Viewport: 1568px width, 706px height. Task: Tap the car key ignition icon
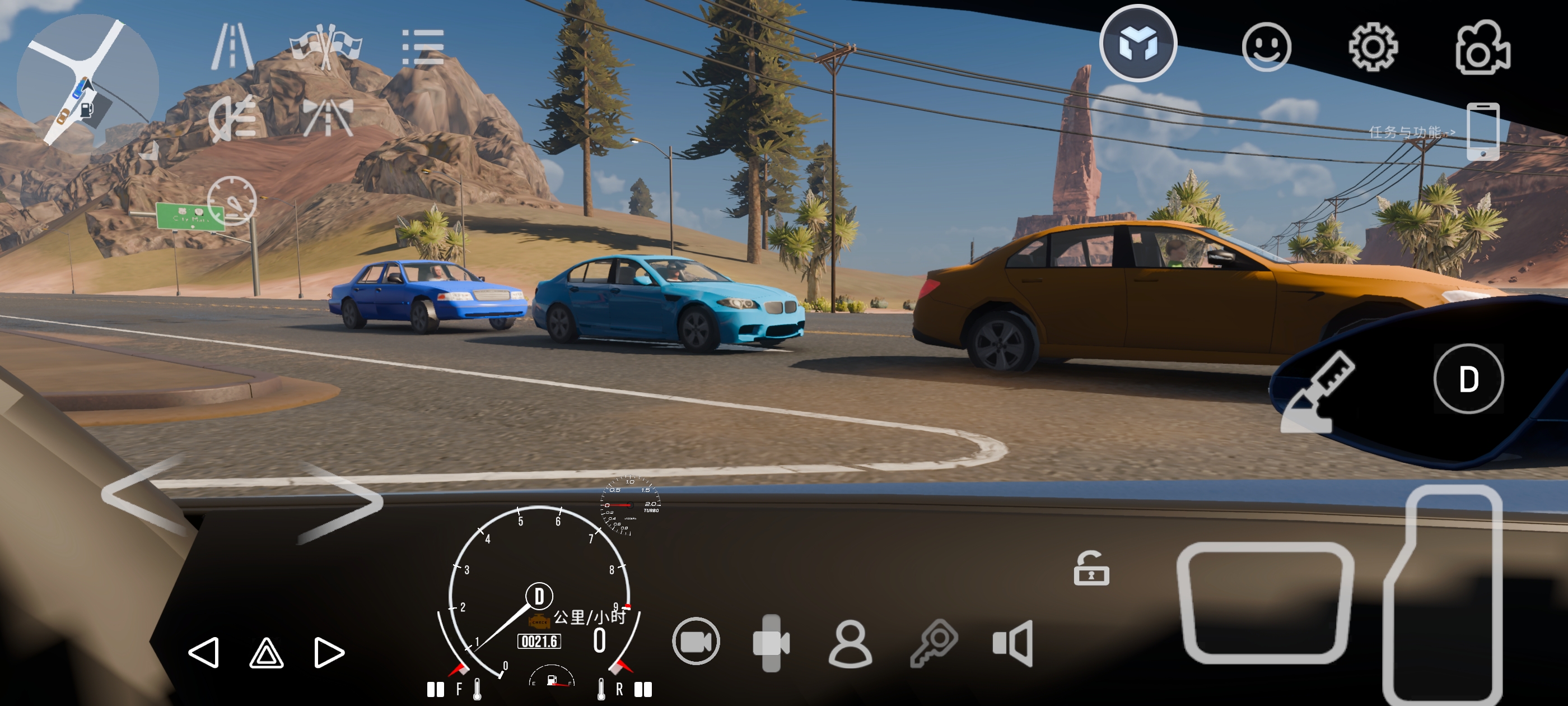tap(934, 643)
